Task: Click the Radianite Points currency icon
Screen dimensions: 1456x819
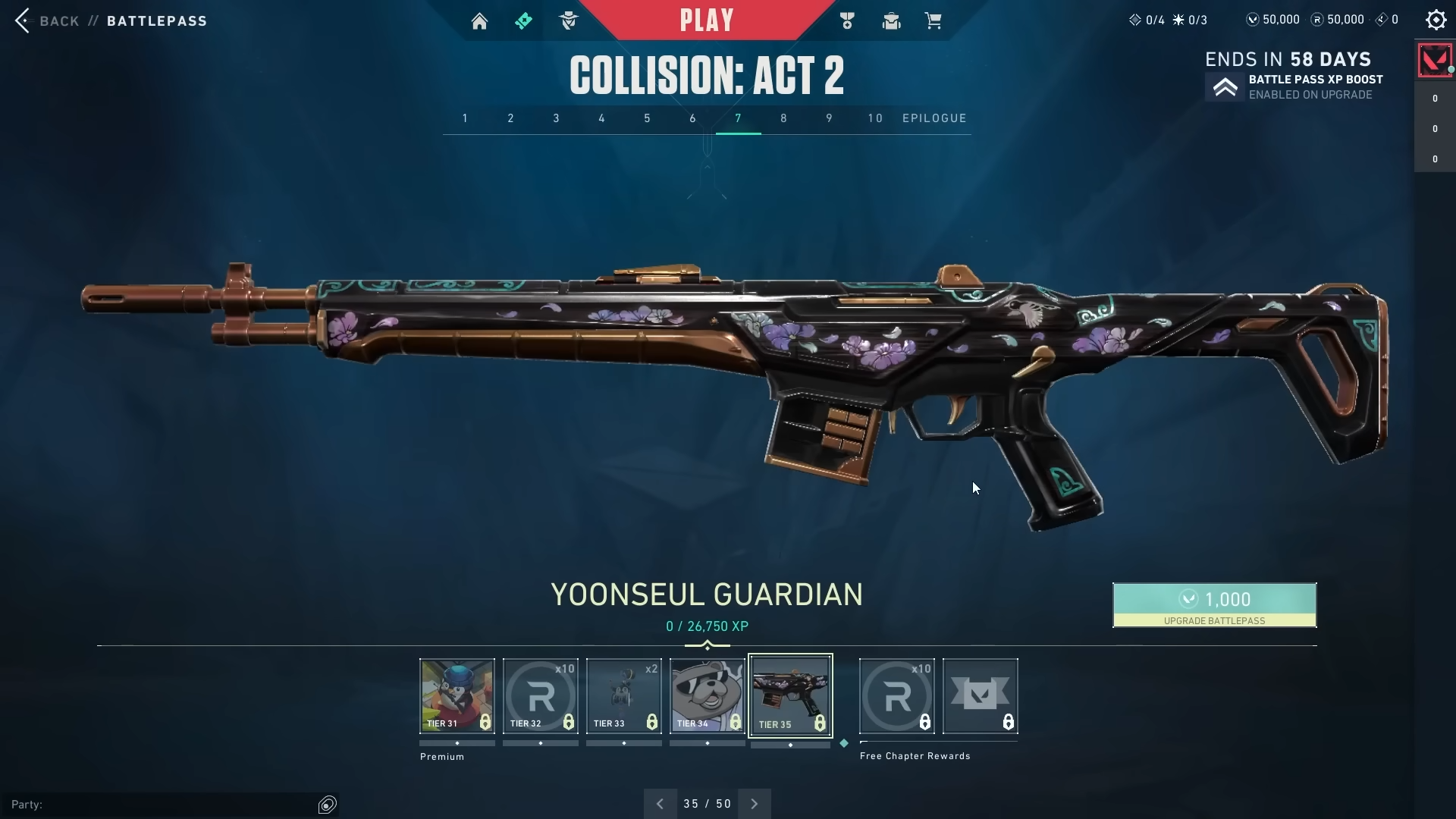Action: click(x=1317, y=20)
